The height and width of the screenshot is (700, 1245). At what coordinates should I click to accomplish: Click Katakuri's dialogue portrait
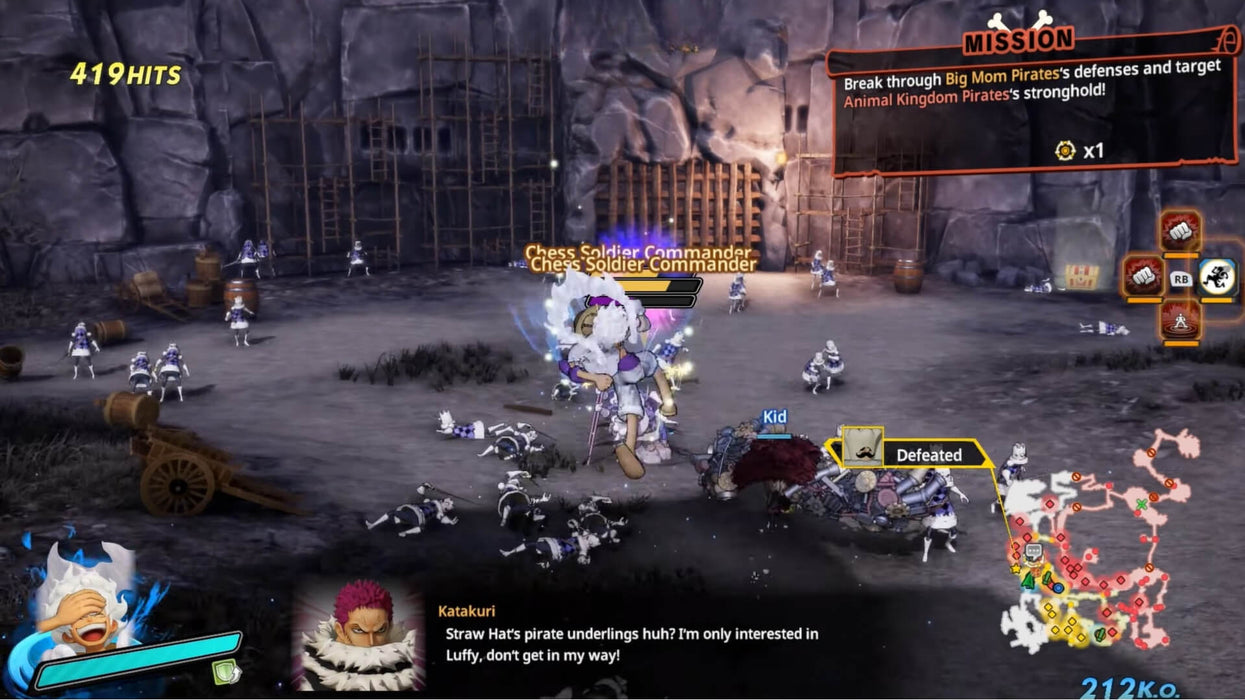coord(357,634)
